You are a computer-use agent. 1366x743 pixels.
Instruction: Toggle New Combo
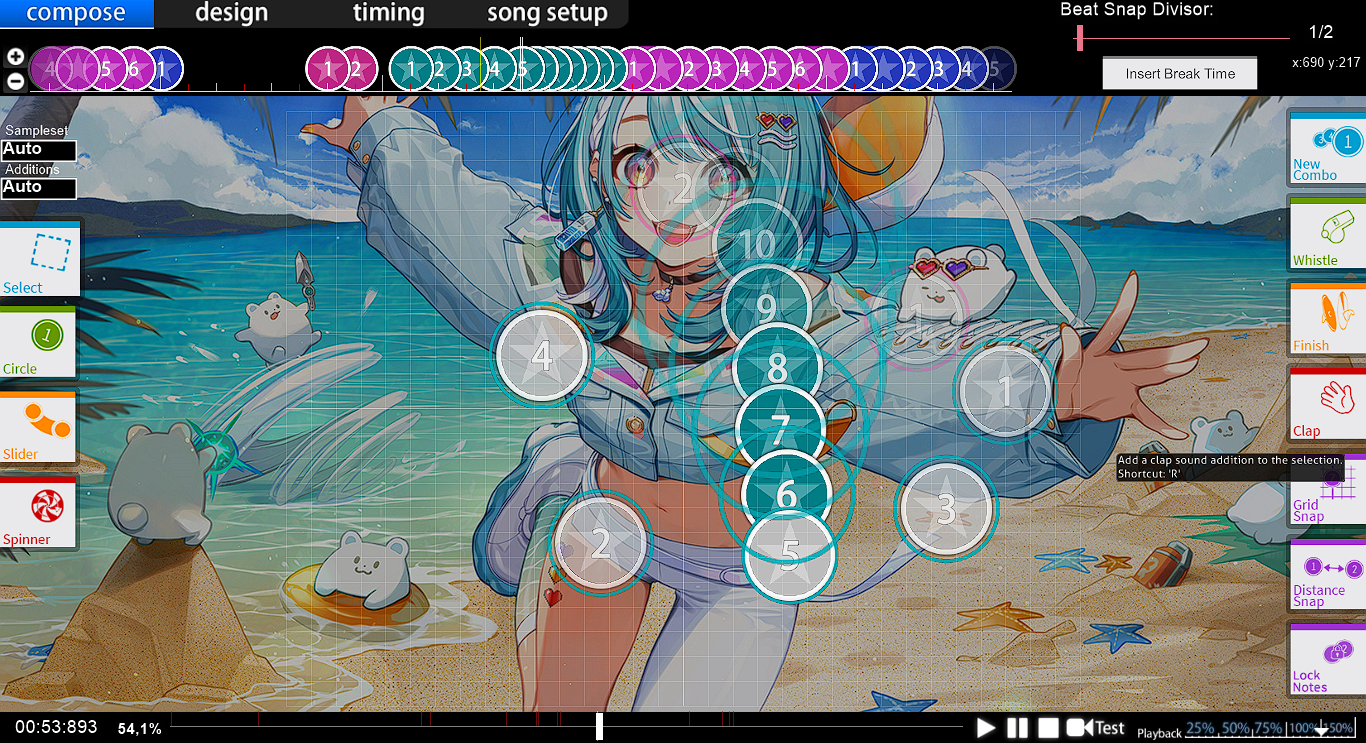(1327, 150)
